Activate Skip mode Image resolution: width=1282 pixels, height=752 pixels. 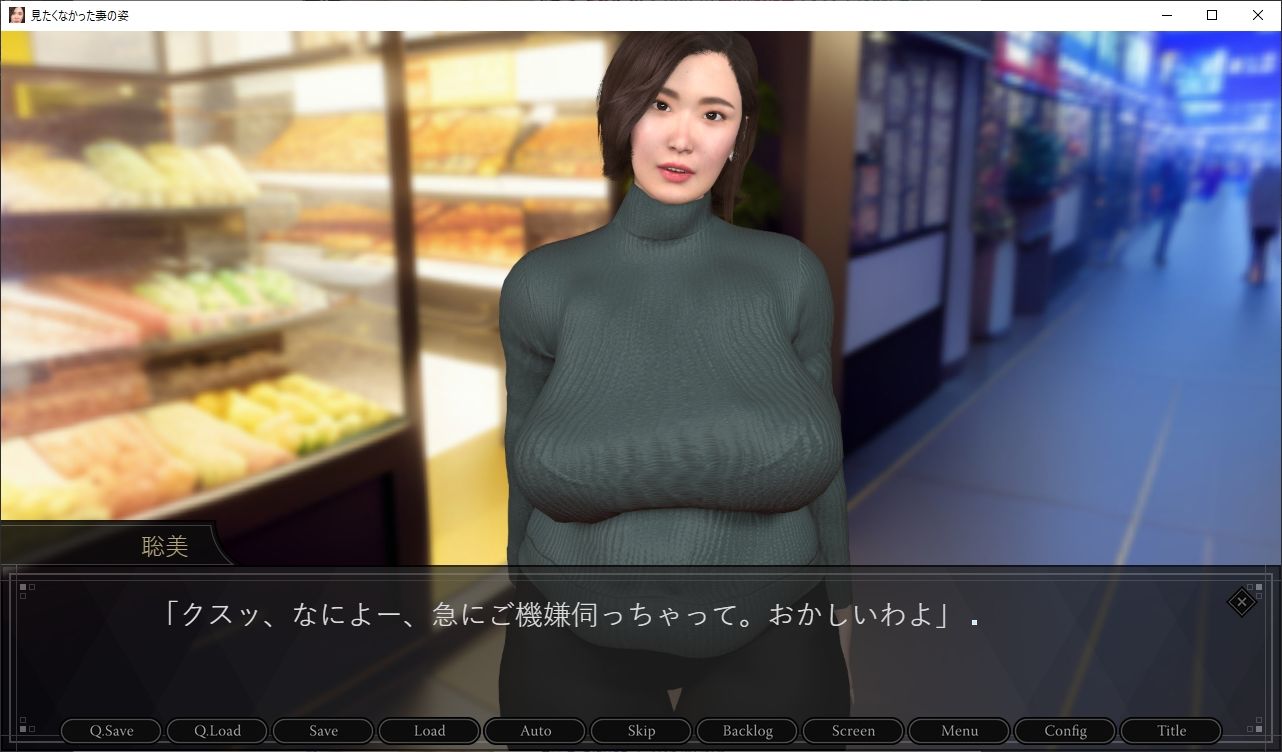coord(640,730)
